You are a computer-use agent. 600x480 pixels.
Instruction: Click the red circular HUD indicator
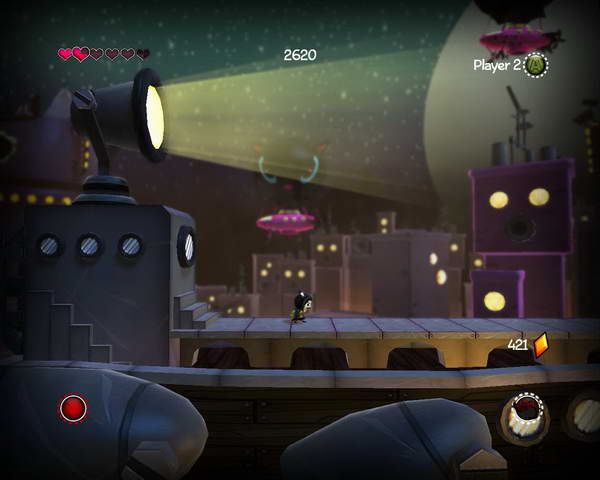73,408
